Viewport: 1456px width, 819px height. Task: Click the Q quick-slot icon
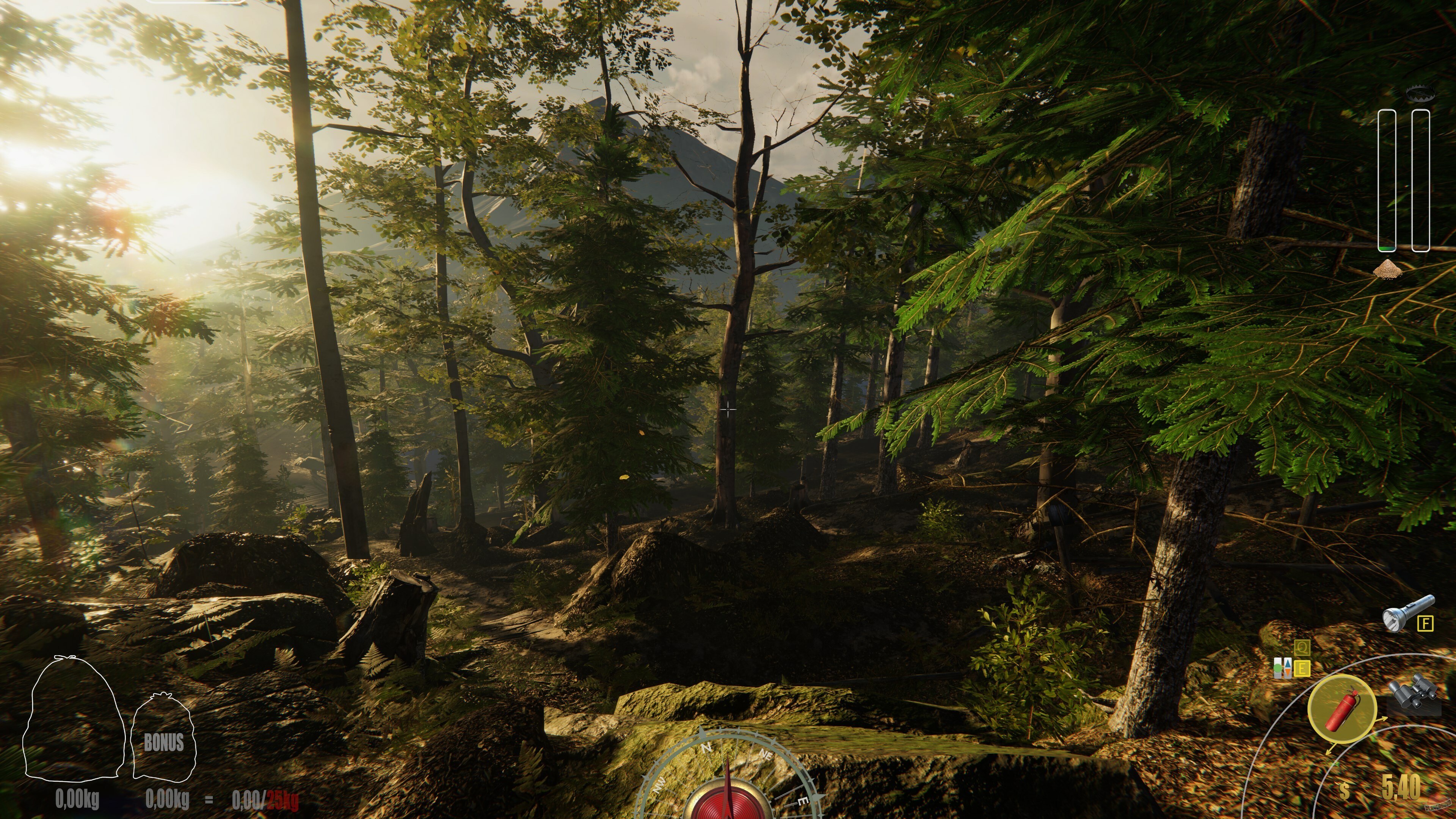pyautogui.click(x=1302, y=648)
